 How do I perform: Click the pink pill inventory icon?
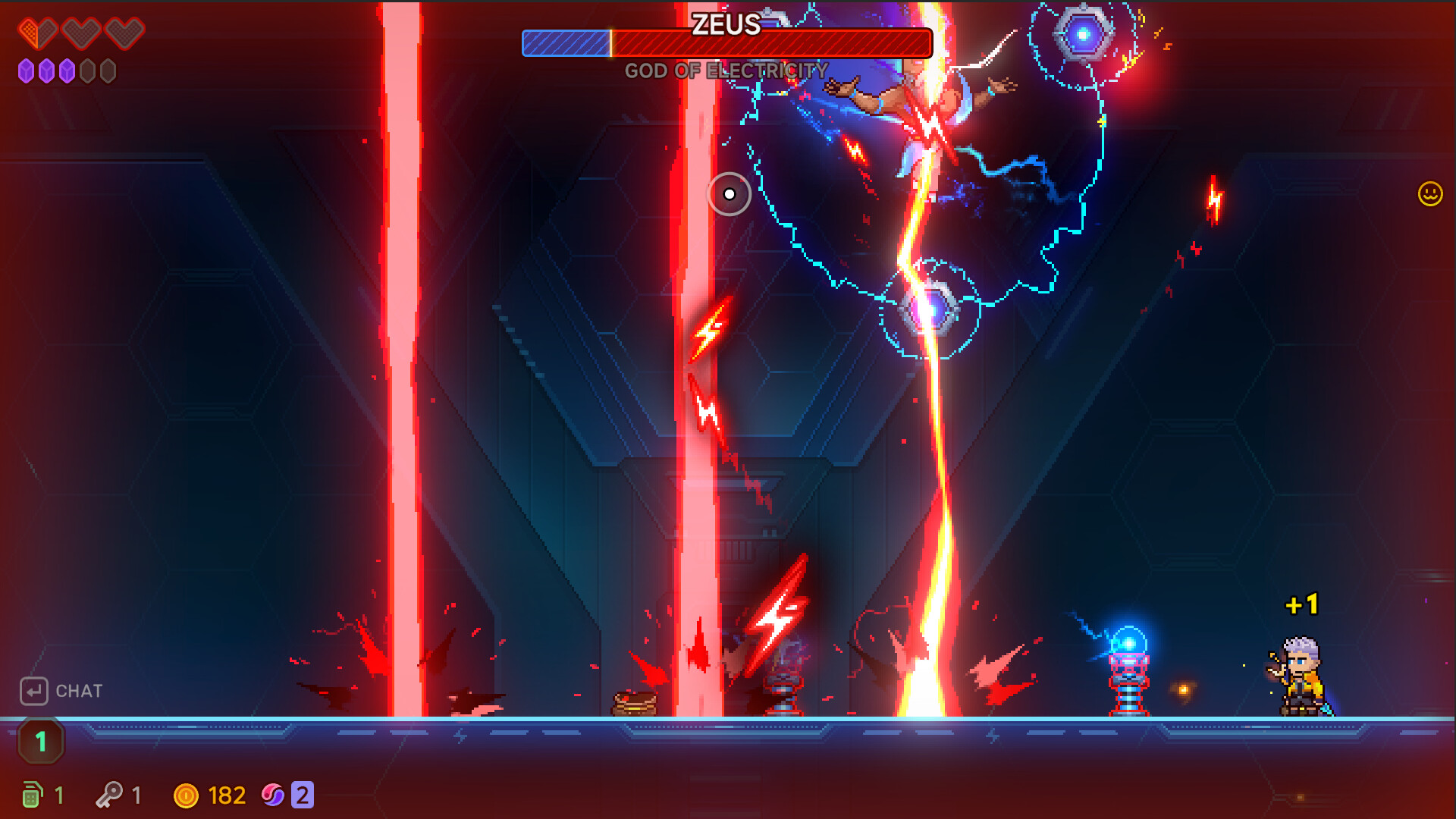tap(275, 794)
